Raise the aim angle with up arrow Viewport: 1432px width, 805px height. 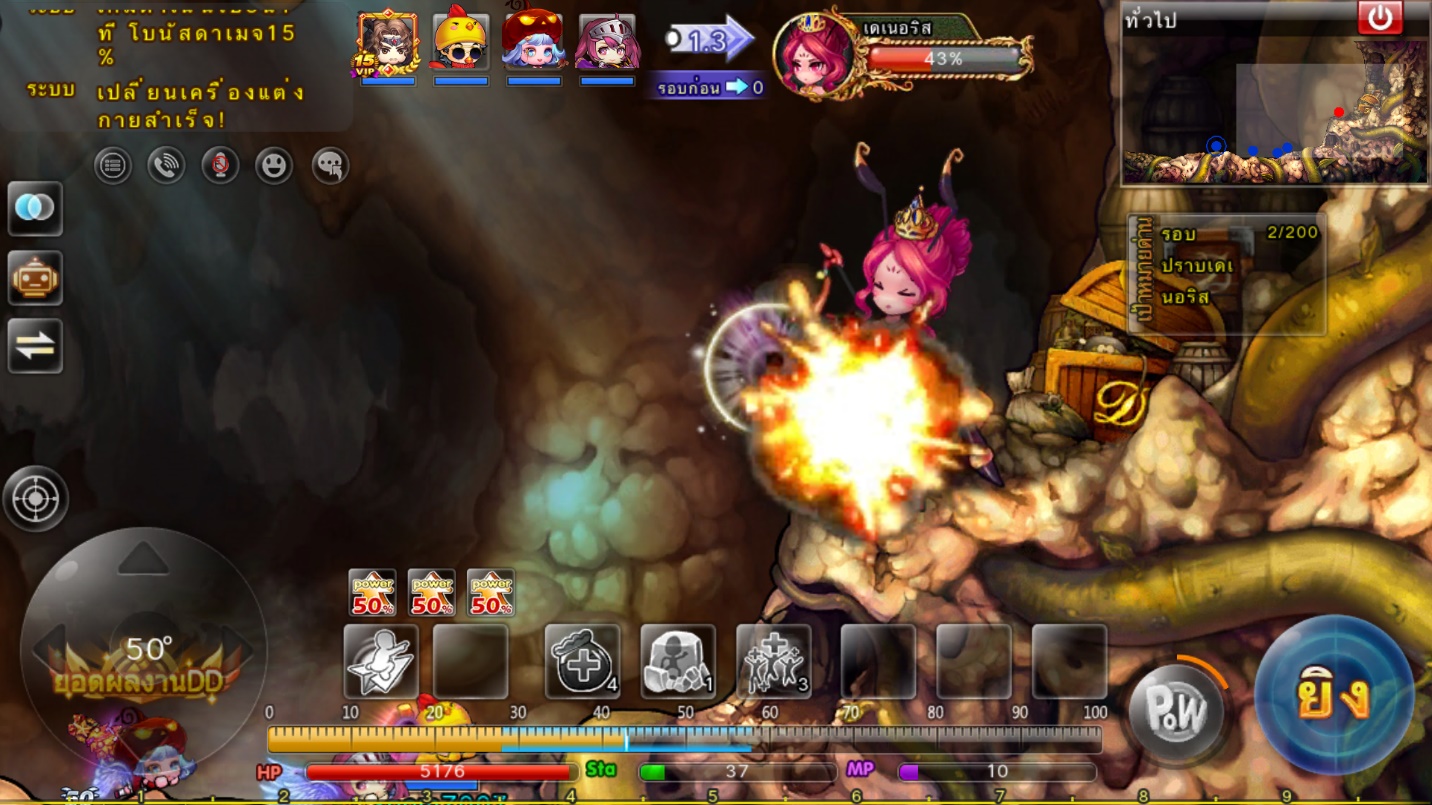[x=144, y=559]
